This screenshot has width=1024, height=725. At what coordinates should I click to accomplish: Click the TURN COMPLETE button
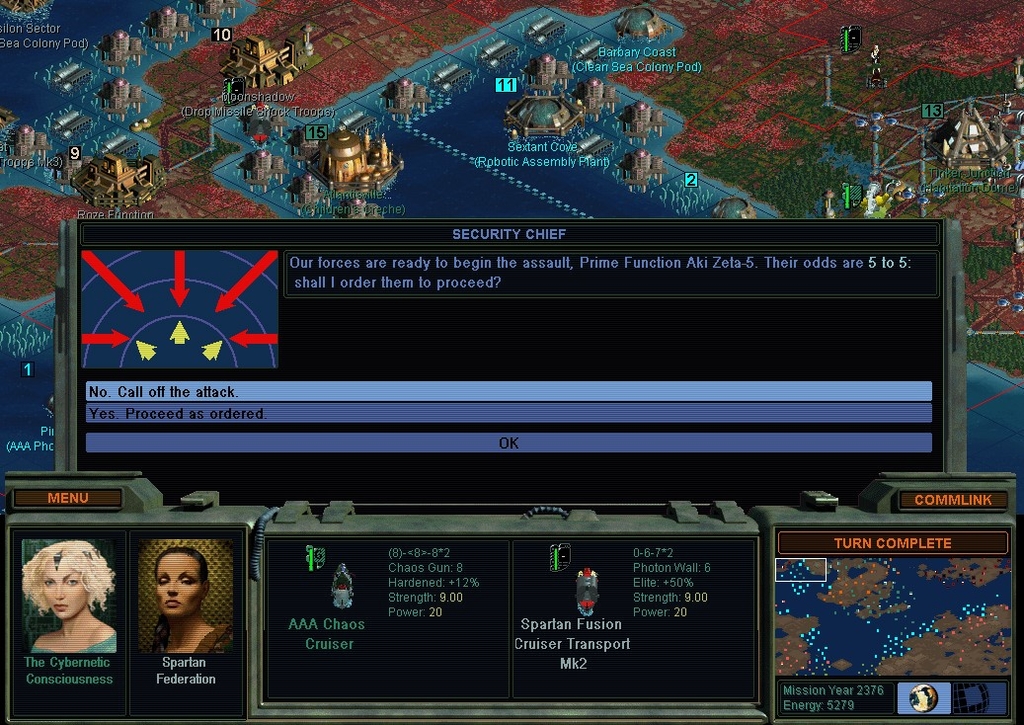point(892,543)
